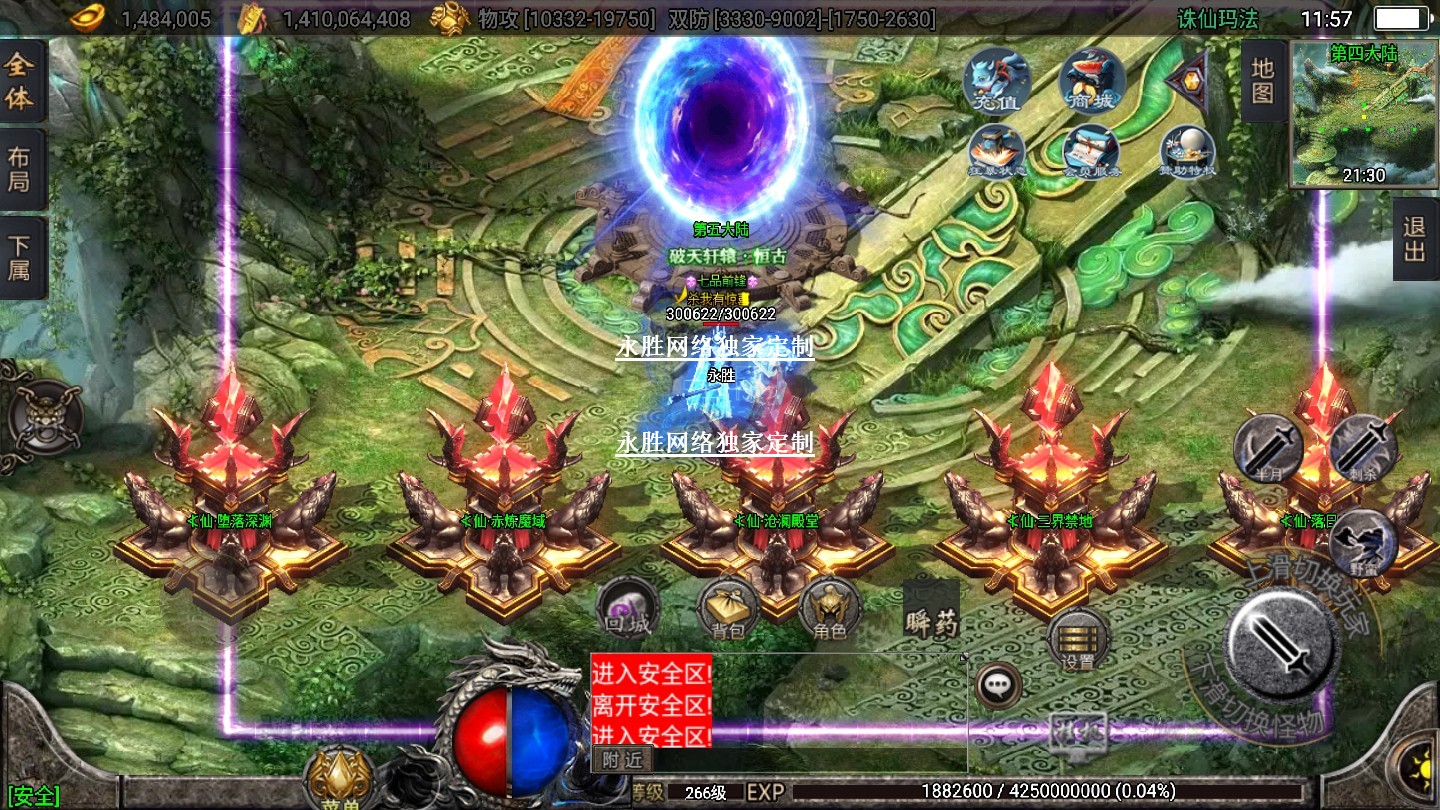Tap the 退出 exit button
Screen dimensions: 1440x810
tap(1414, 239)
